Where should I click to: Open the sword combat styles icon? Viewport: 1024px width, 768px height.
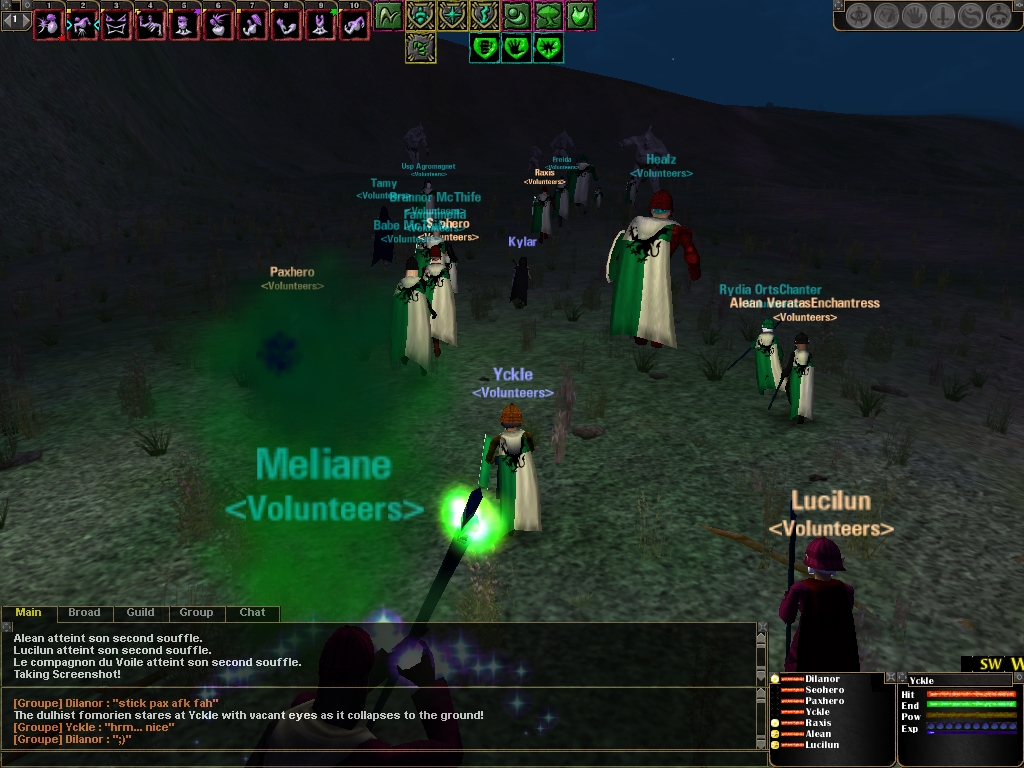coord(943,16)
